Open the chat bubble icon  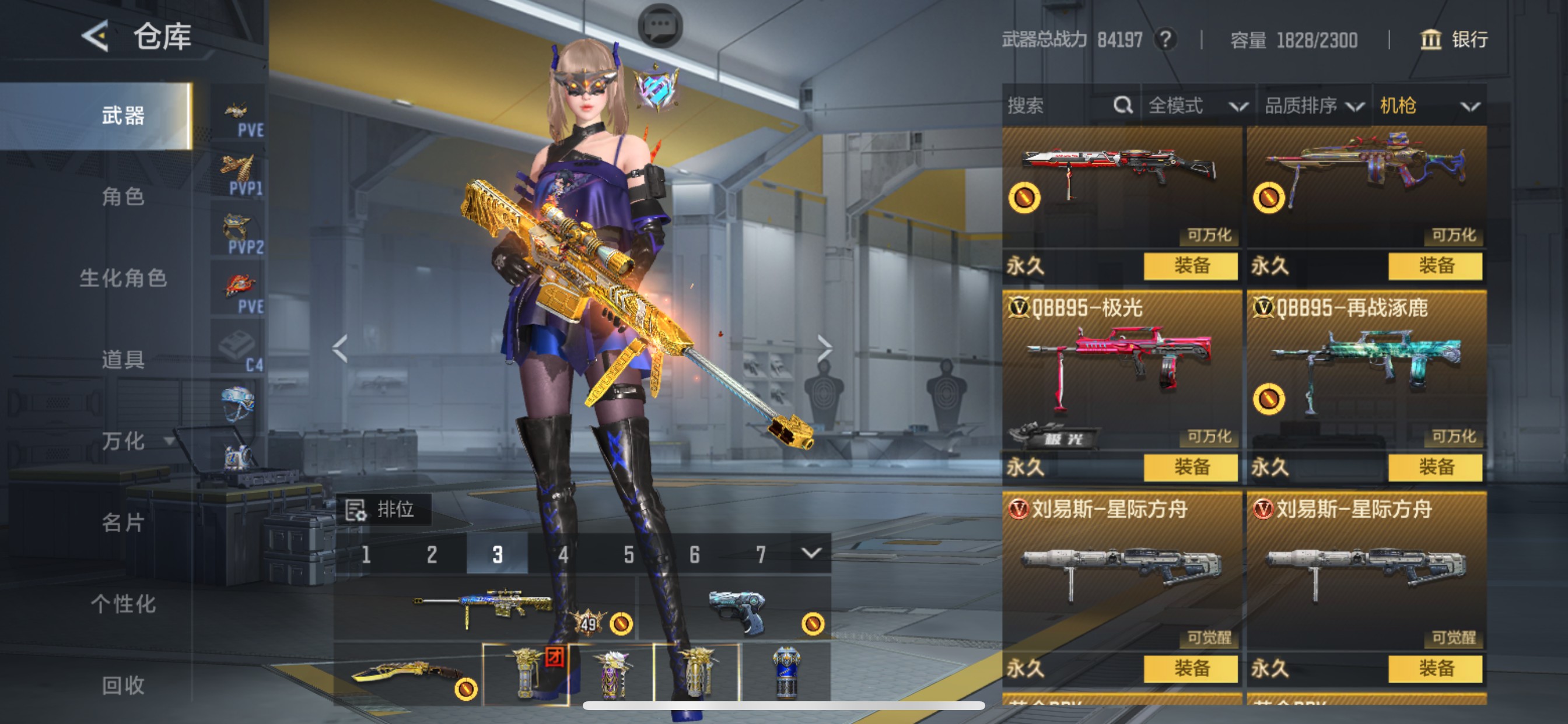(x=660, y=26)
